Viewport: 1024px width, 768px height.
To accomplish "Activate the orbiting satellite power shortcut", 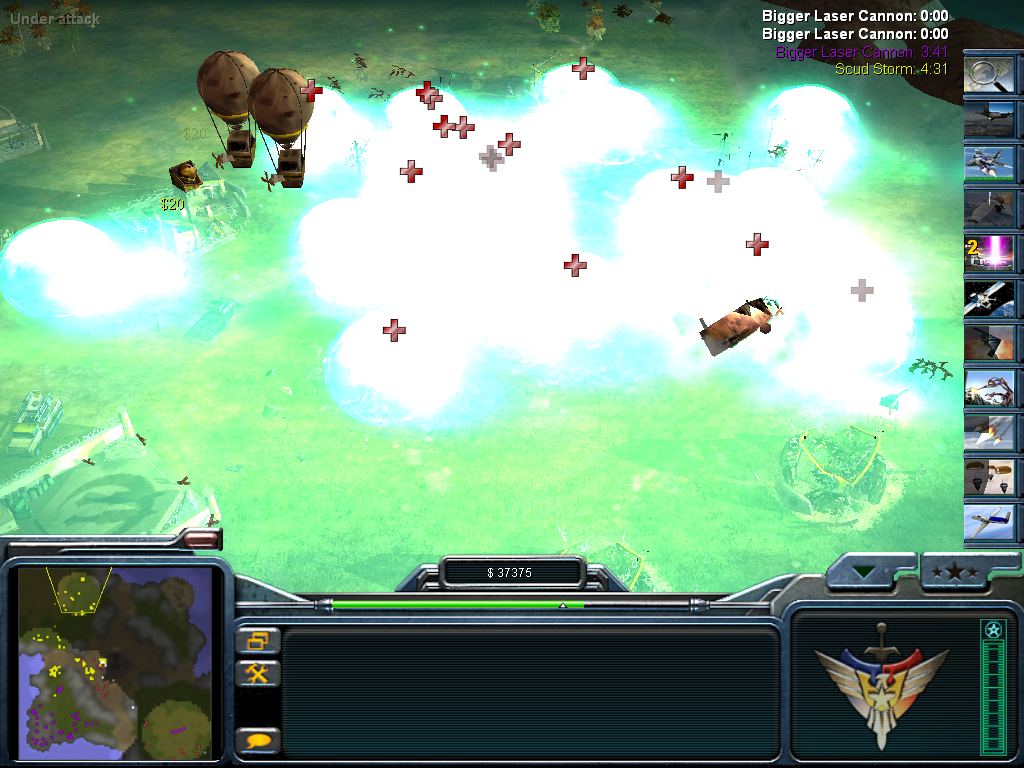I will pos(989,298).
